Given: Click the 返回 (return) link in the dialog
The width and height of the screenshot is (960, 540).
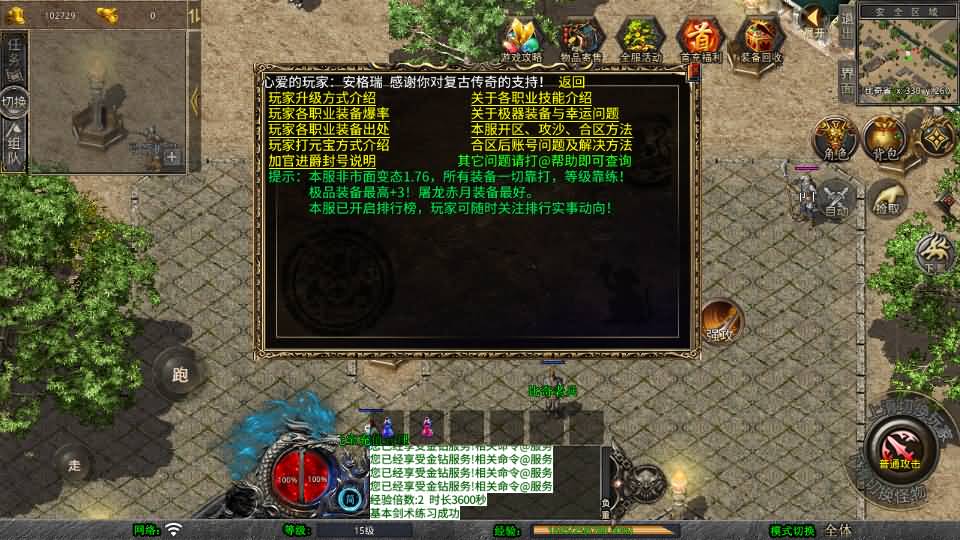Looking at the screenshot, I should (572, 82).
